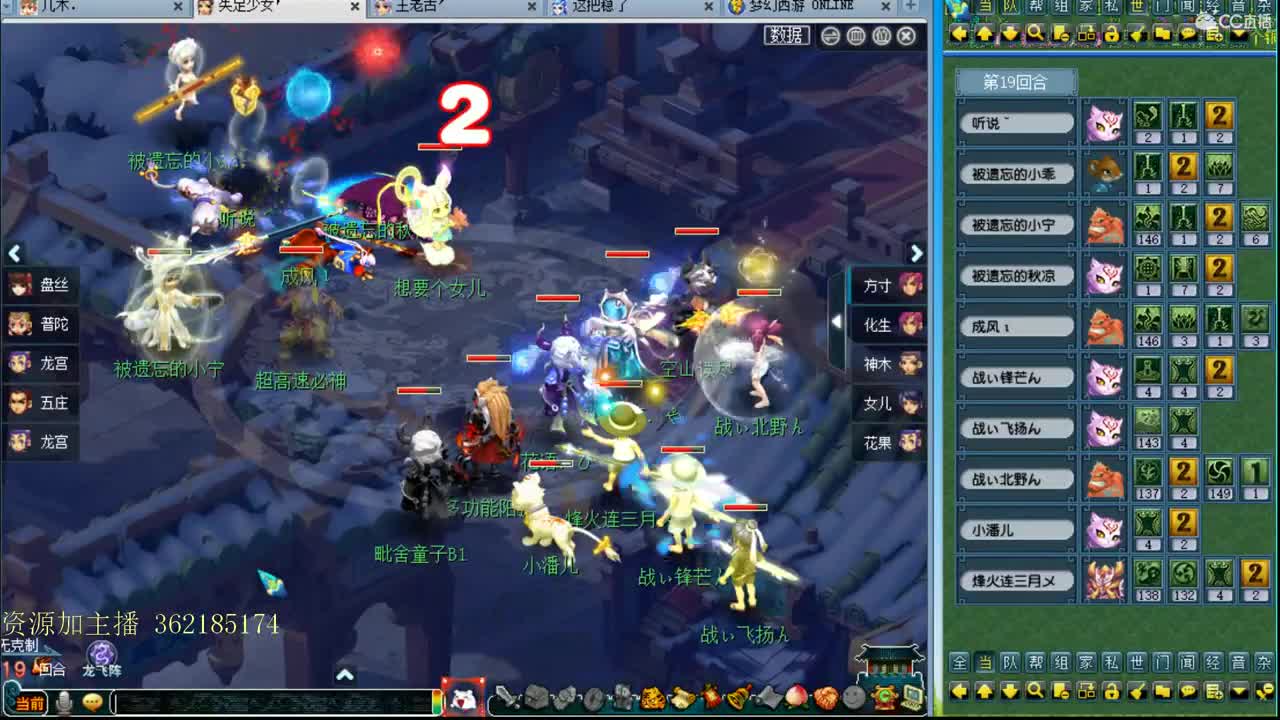The height and width of the screenshot is (720, 1280).
Task: Click the up chevron below the battle scene
Action: tap(346, 676)
